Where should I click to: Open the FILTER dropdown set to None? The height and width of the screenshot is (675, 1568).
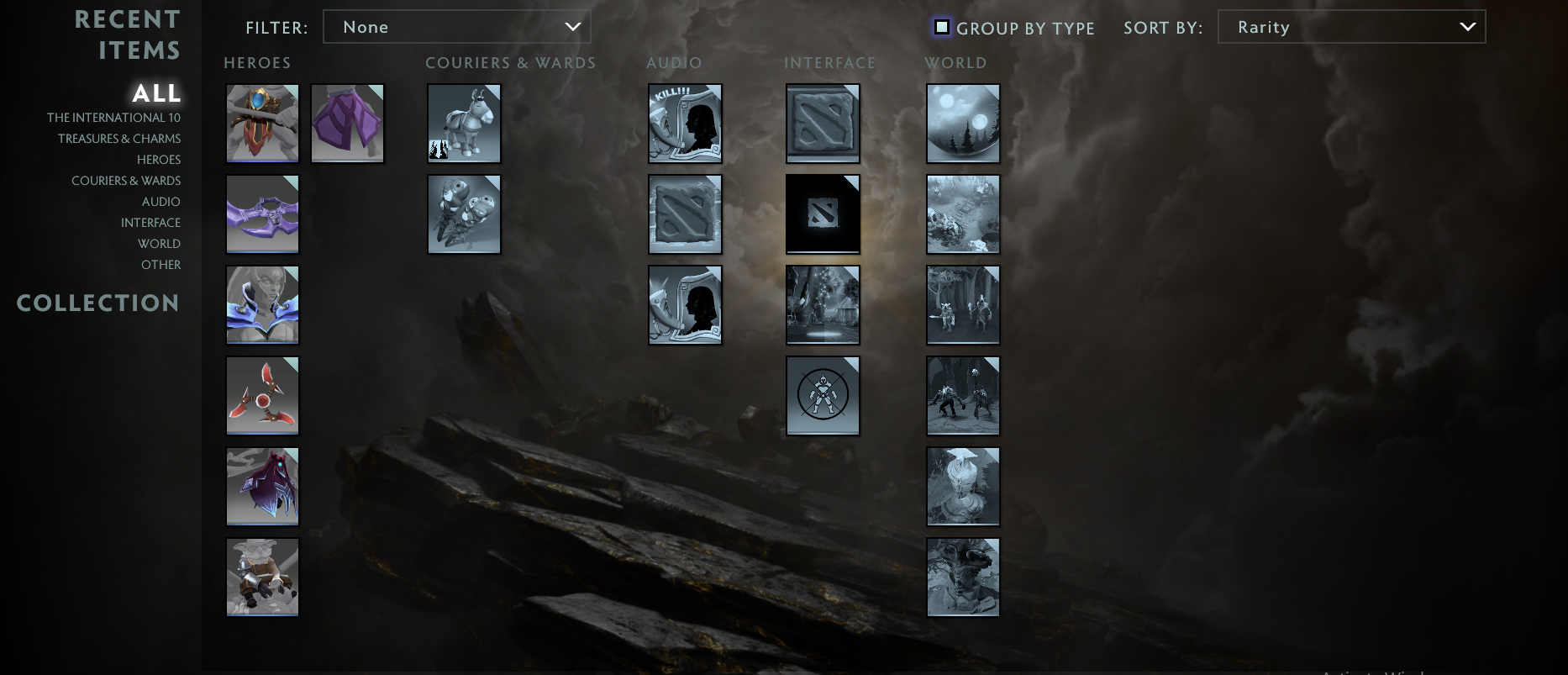457,26
